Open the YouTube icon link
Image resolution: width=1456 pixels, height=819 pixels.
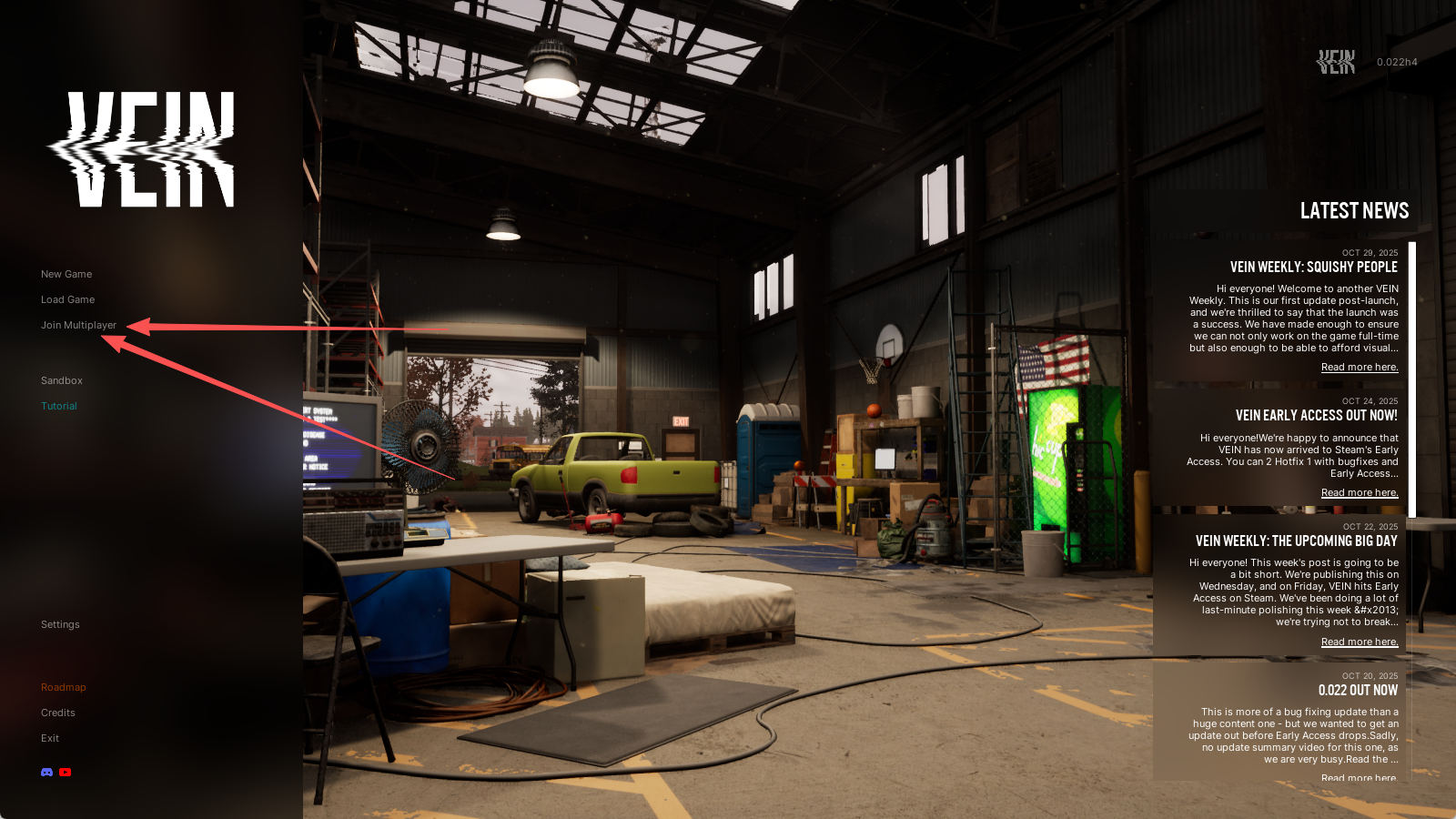tap(66, 773)
